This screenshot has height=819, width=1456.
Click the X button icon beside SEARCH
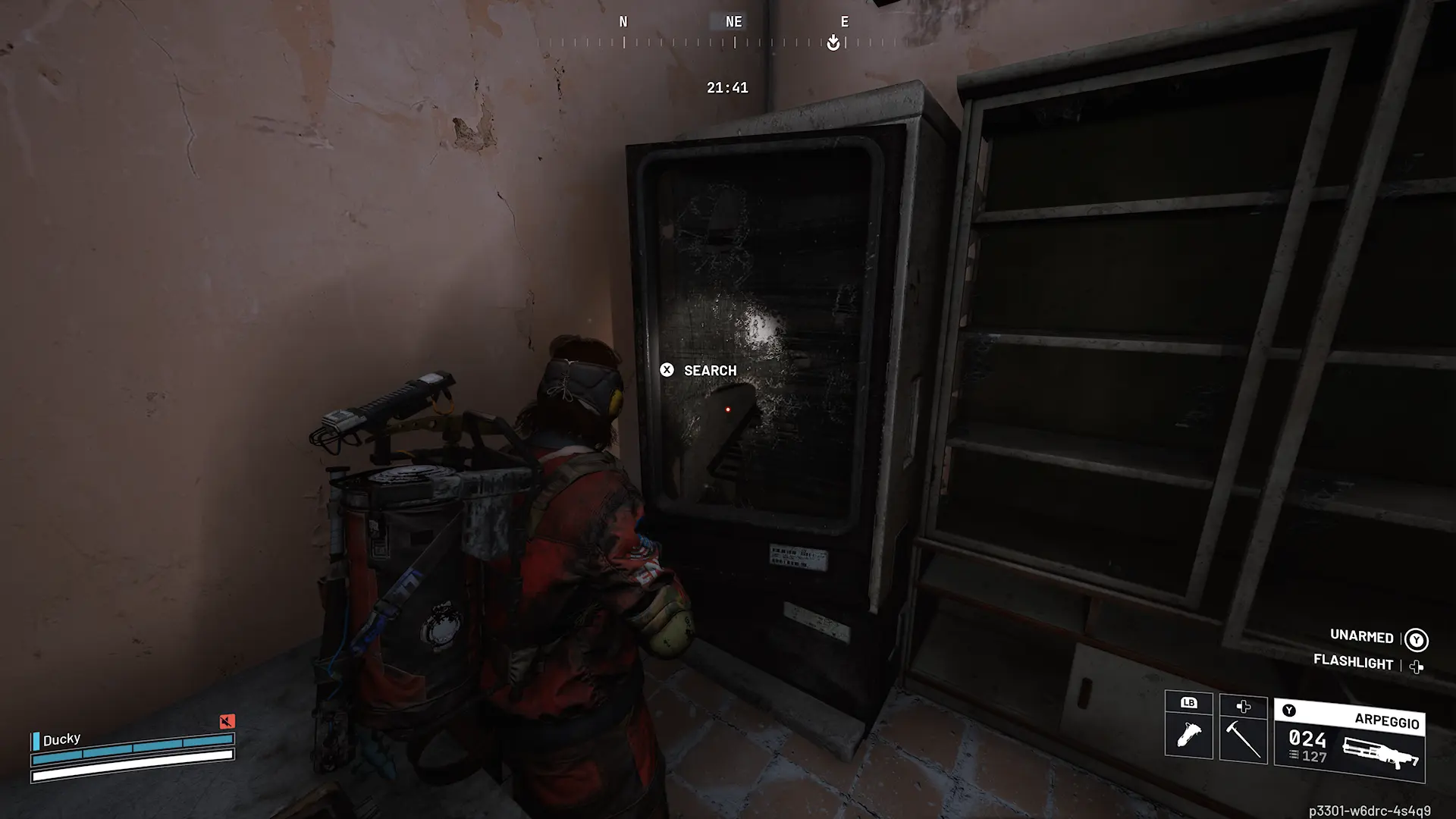point(667,370)
